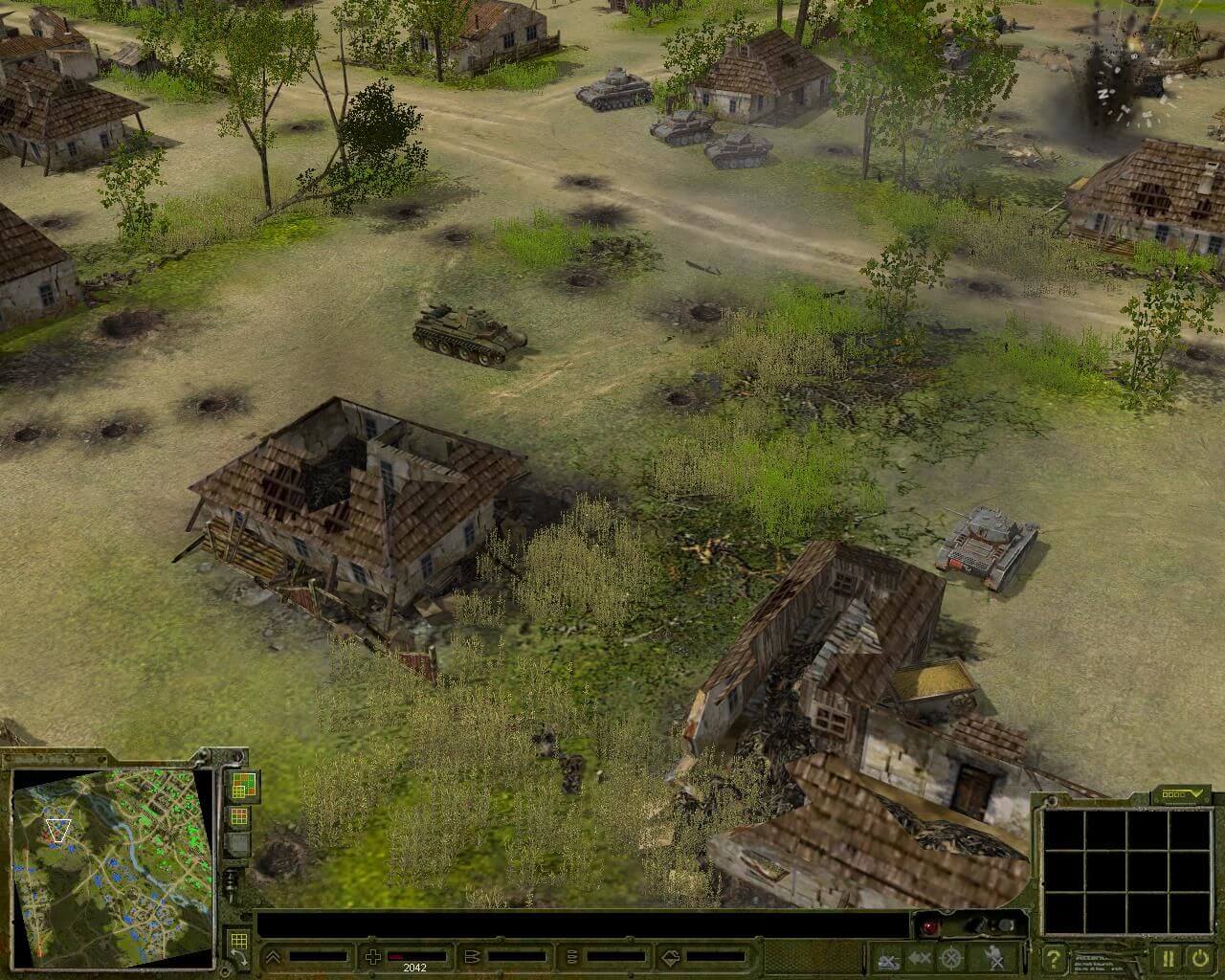Screen dimensions: 1225x980
Task: Toggle the grid with rotate arrows button
Action: [236, 947]
